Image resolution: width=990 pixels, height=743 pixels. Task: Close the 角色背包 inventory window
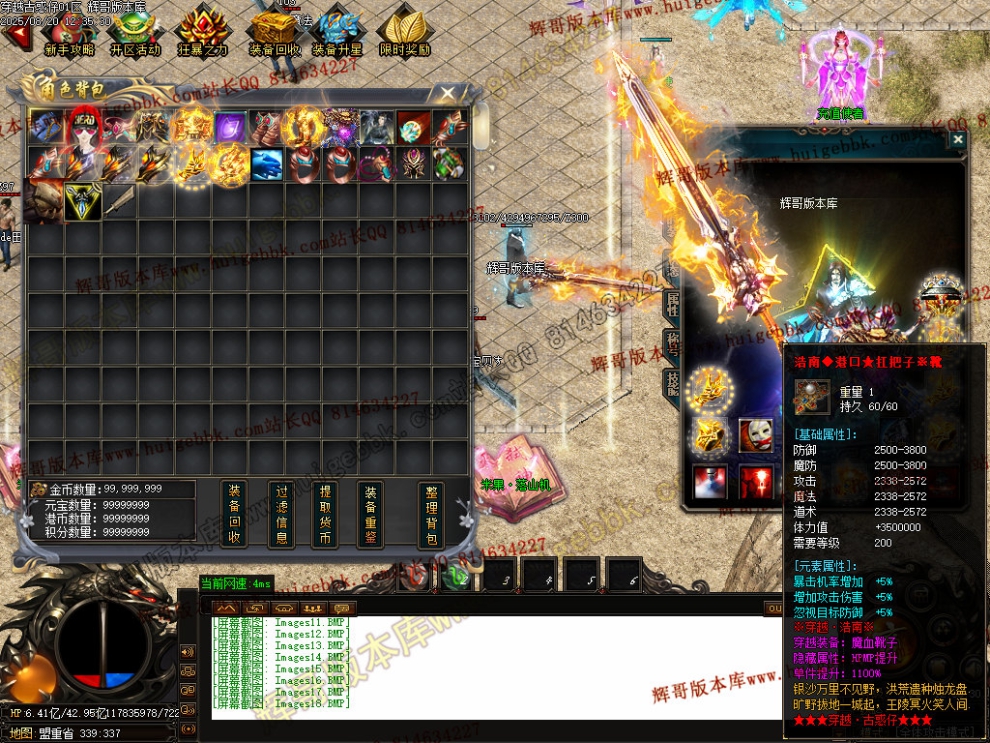coord(447,94)
